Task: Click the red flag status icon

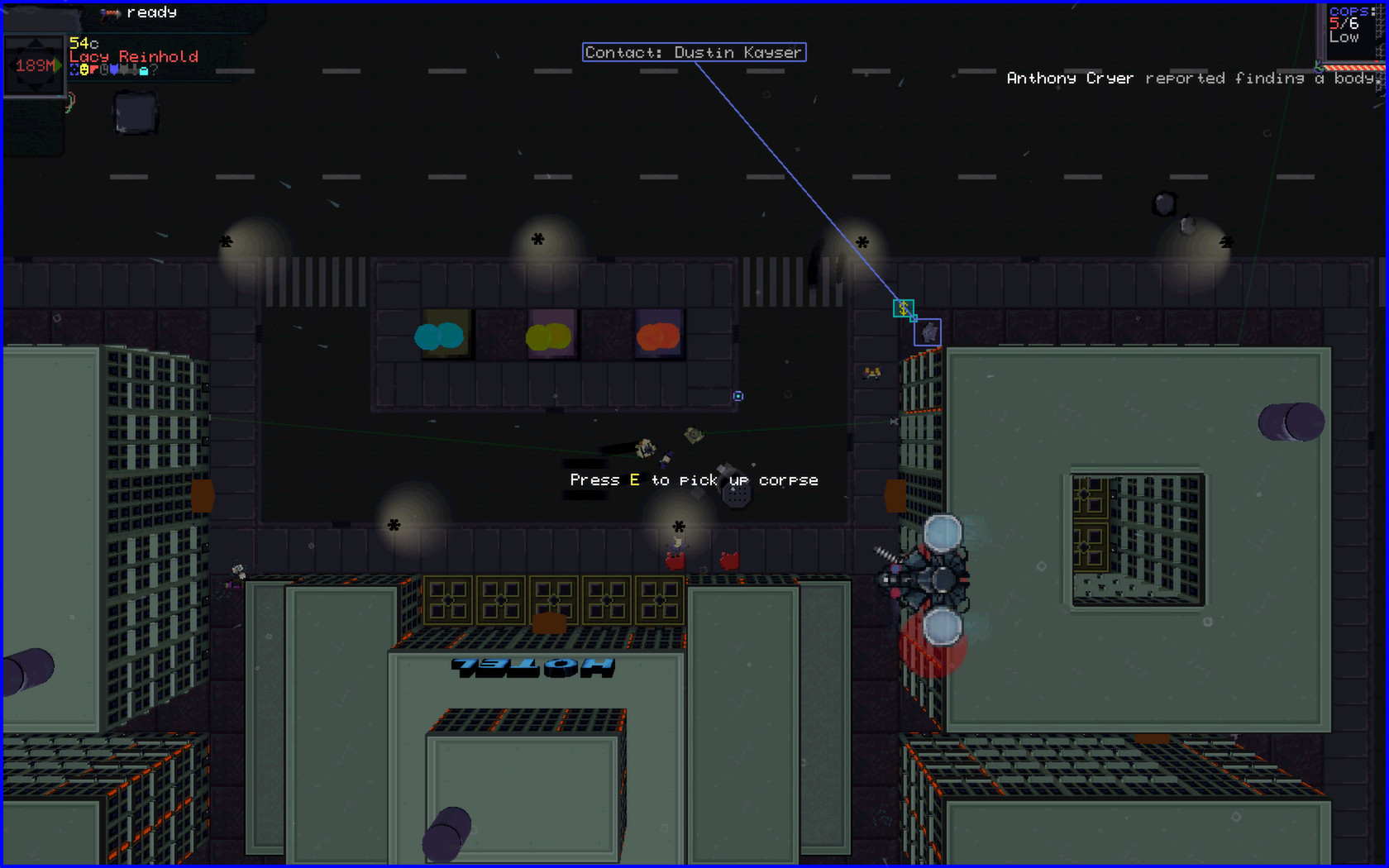Action: pos(93,69)
